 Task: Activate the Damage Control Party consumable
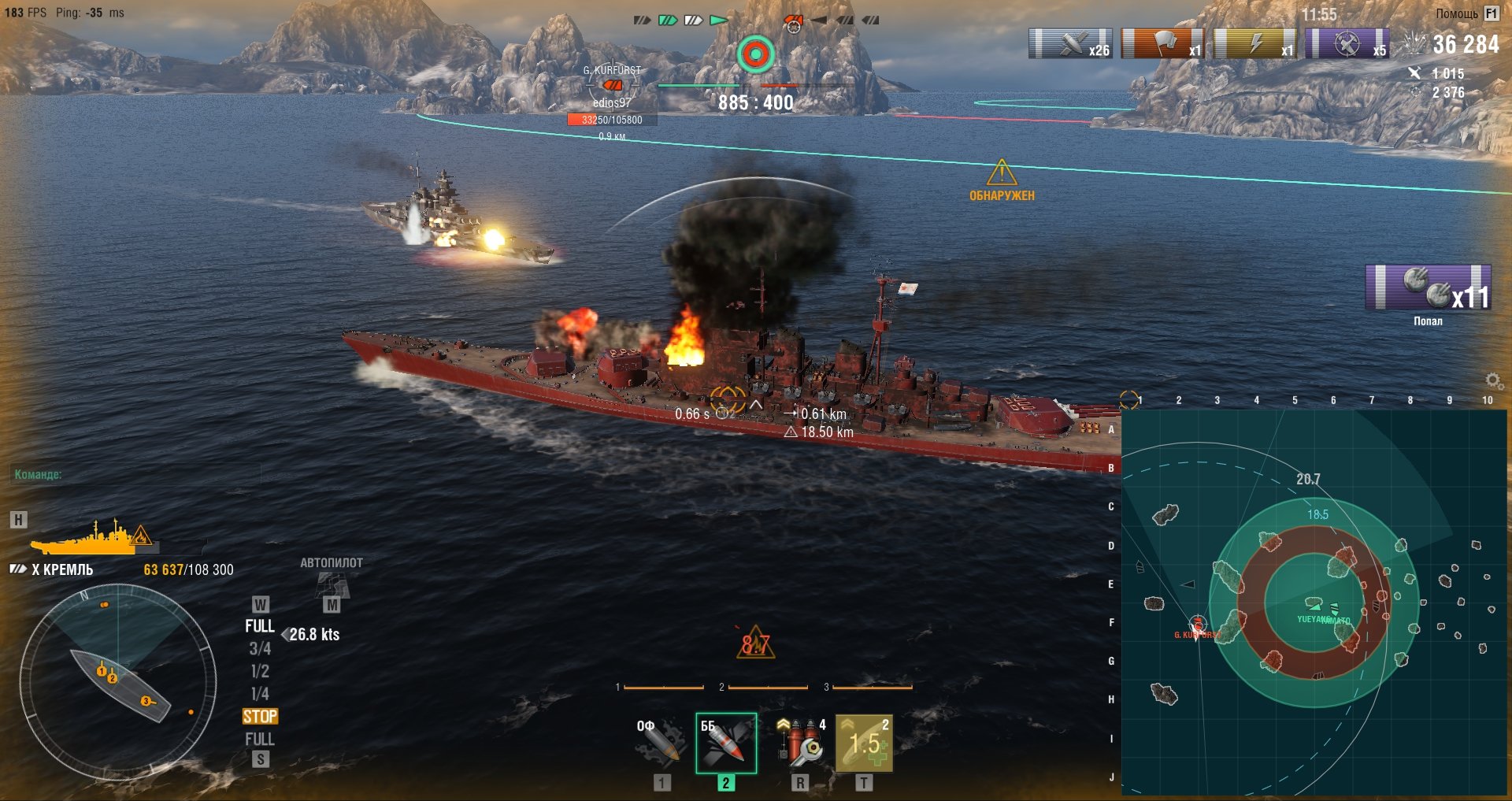(x=799, y=743)
